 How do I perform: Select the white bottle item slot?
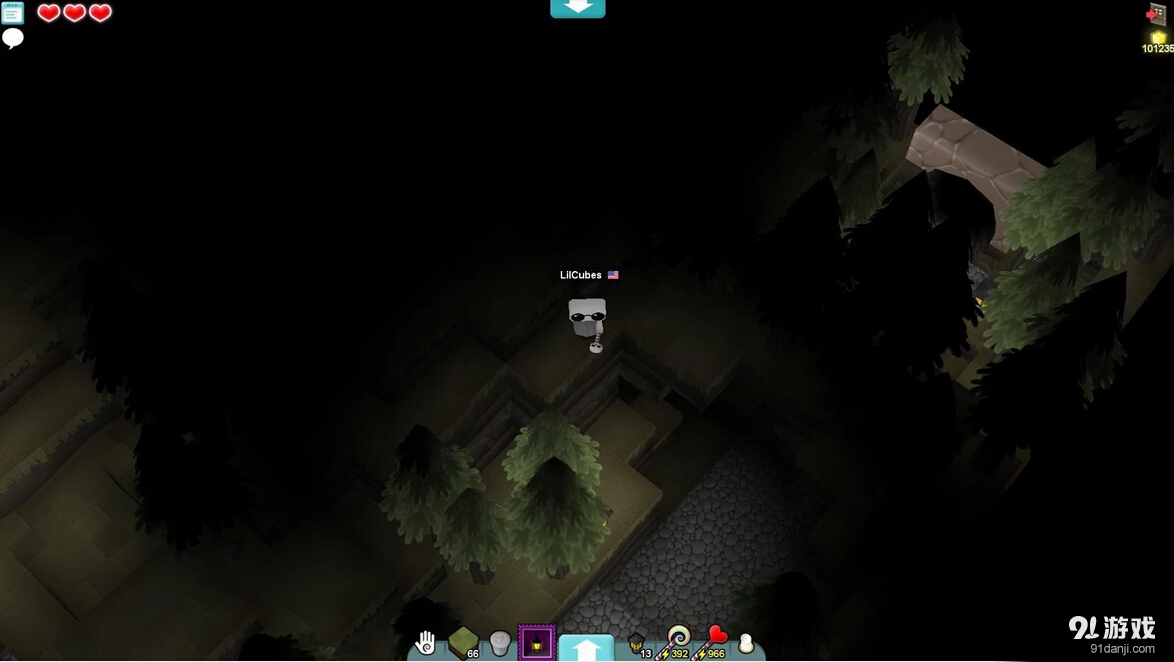click(x=746, y=644)
